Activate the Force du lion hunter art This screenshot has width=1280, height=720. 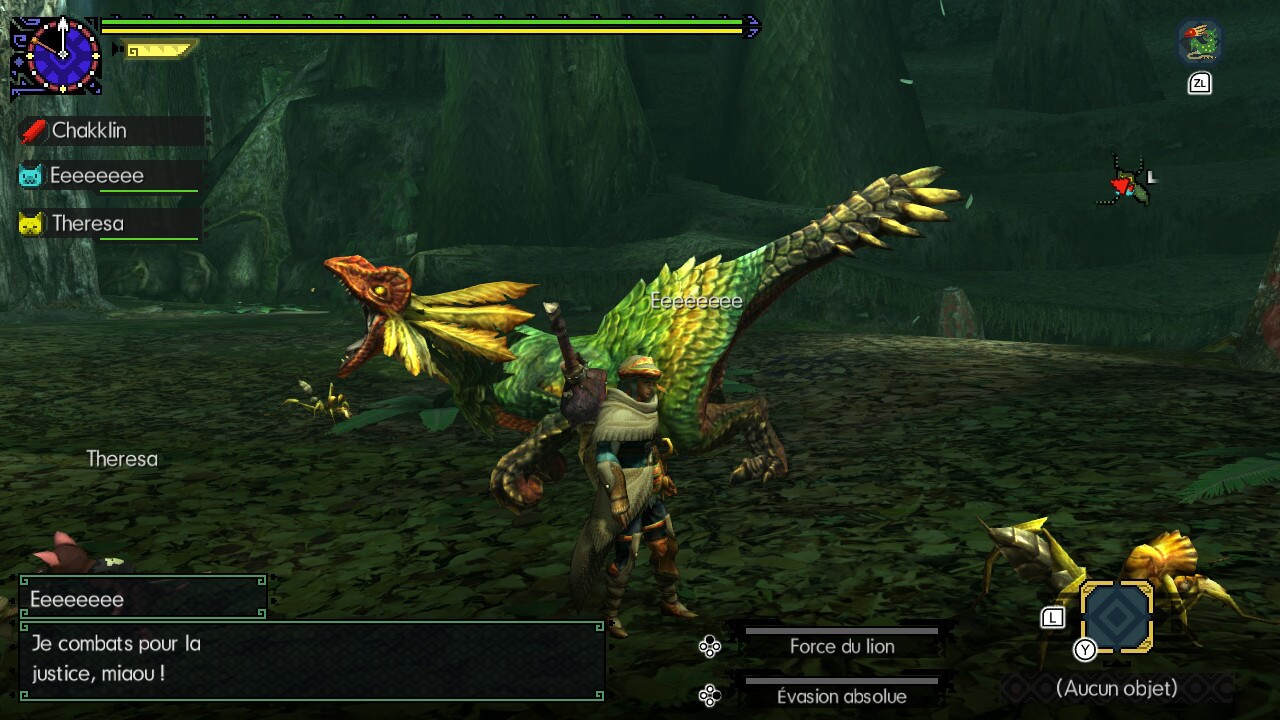click(841, 646)
